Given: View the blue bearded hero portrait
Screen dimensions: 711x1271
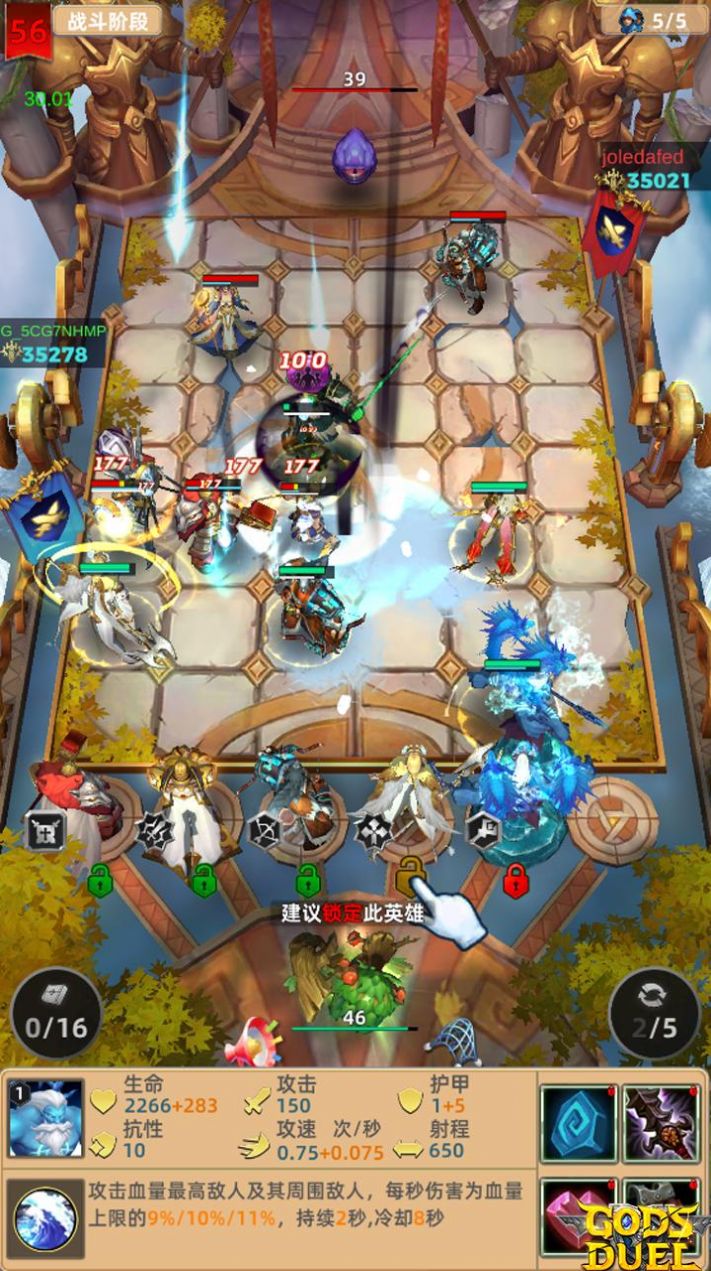Looking at the screenshot, I should pos(45,1118).
